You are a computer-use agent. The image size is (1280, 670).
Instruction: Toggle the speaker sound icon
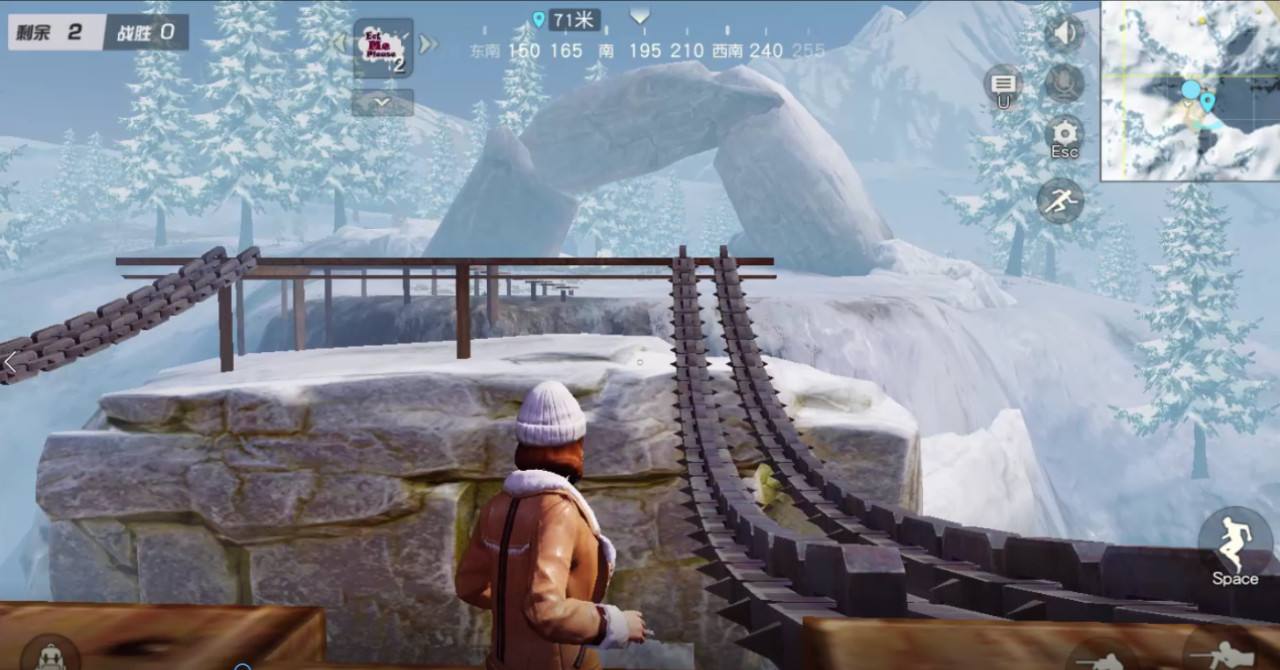(1064, 33)
